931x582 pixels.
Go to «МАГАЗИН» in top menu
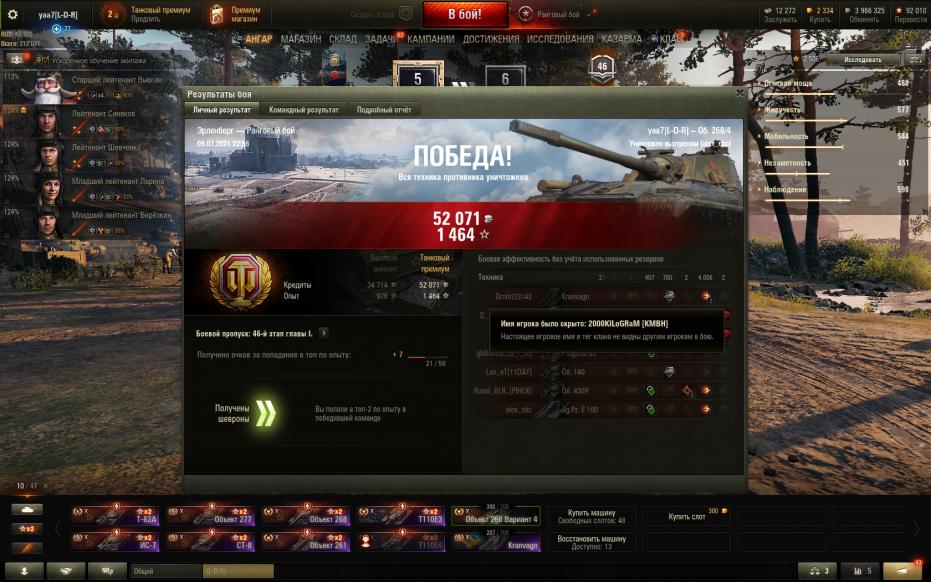301,39
